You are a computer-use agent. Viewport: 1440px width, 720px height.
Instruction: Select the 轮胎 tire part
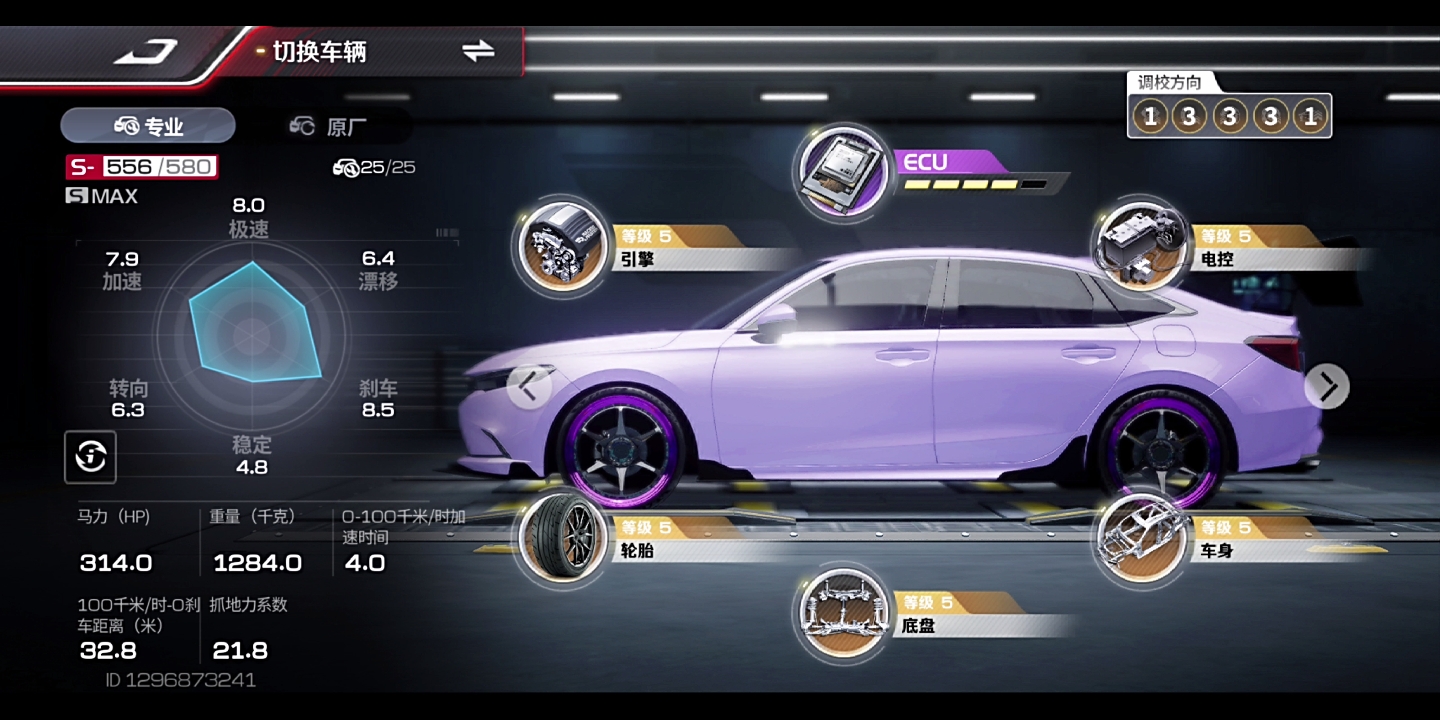[x=560, y=538]
